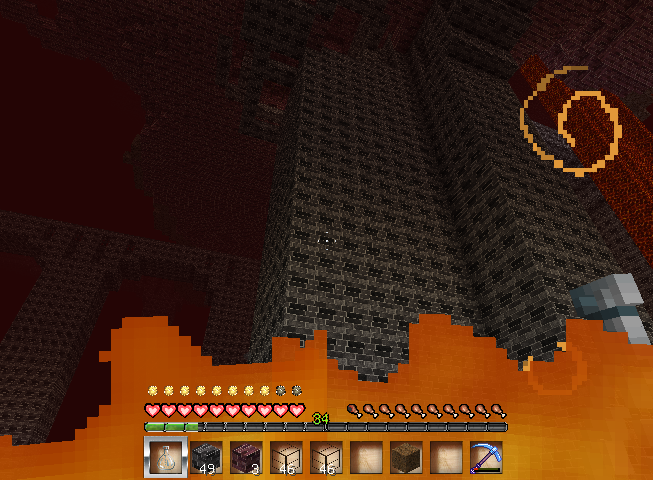Select the brown soul sand block slot
This screenshot has height=480, width=653.
(406, 457)
